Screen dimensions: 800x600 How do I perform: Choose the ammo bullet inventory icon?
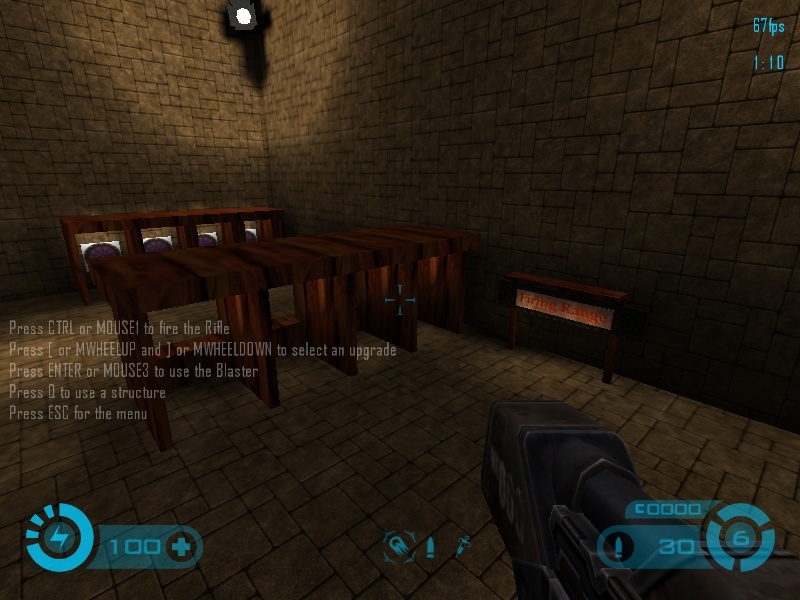[x=431, y=547]
